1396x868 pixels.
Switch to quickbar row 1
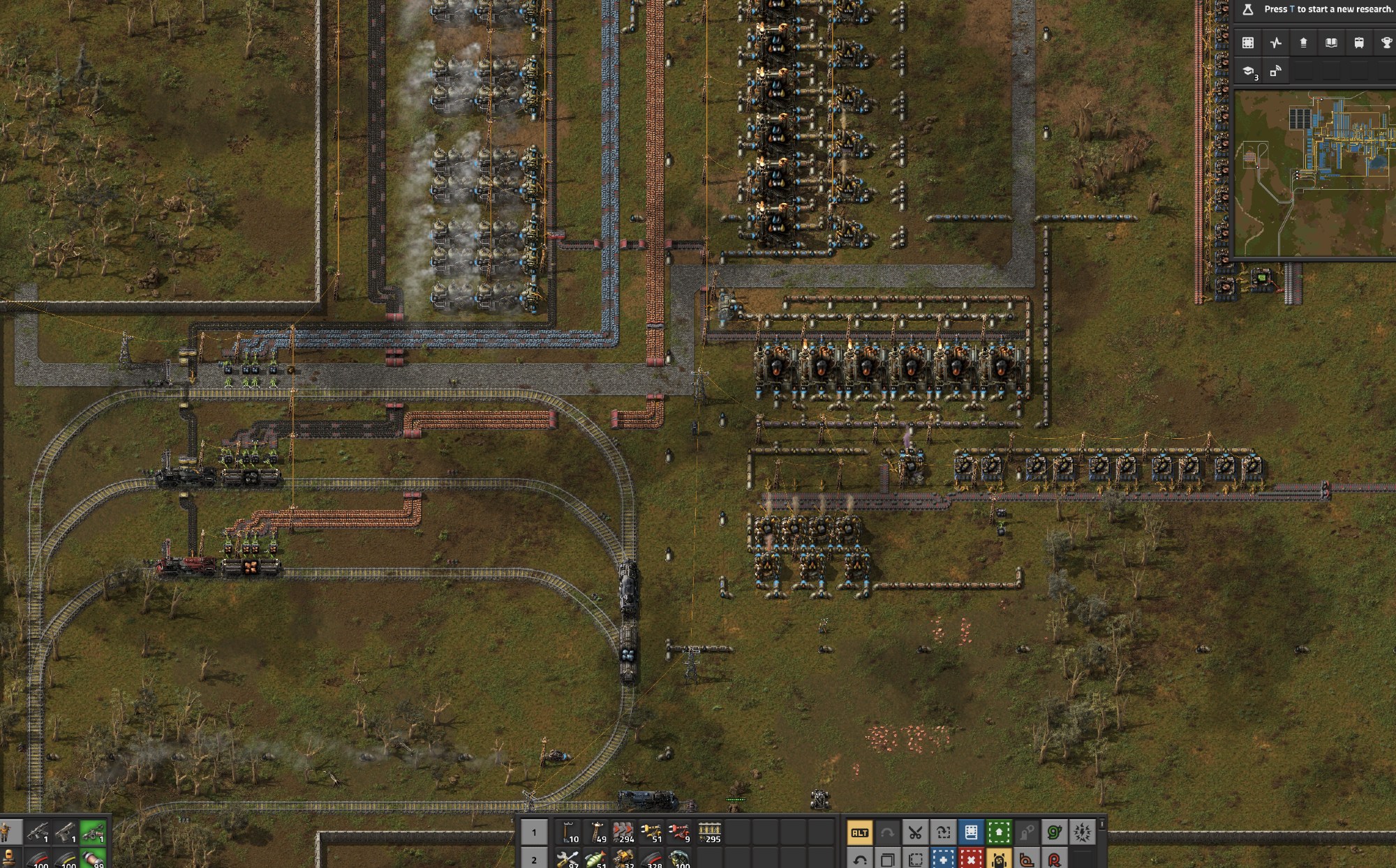[534, 832]
